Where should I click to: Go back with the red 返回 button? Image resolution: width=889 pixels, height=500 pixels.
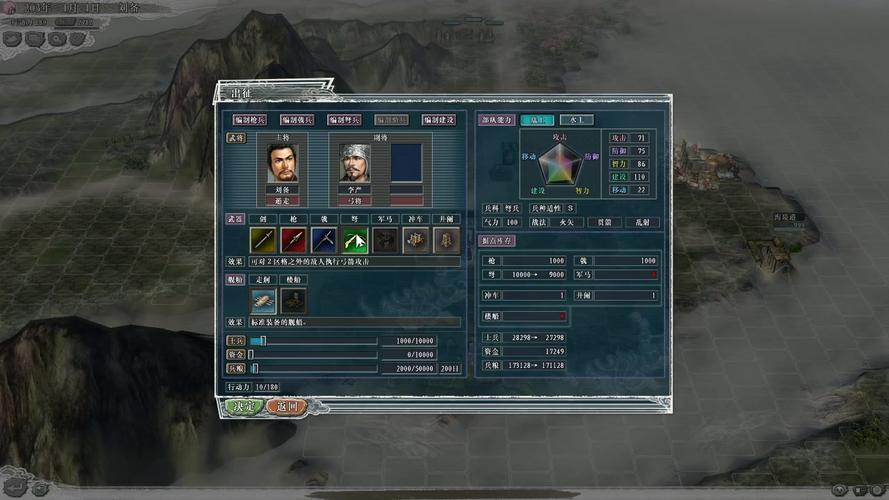tap(289, 407)
